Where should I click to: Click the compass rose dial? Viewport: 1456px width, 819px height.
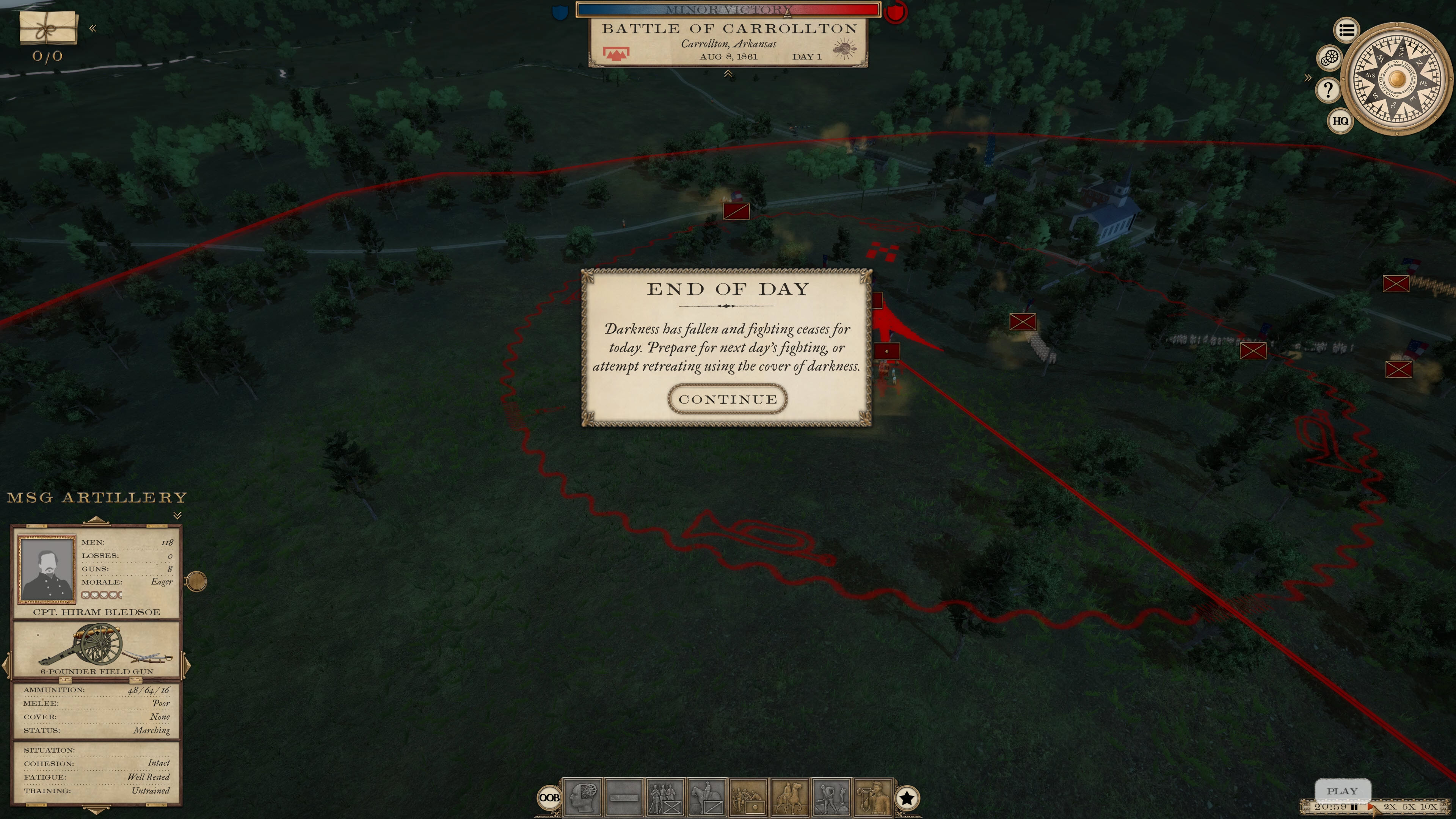tap(1396, 78)
